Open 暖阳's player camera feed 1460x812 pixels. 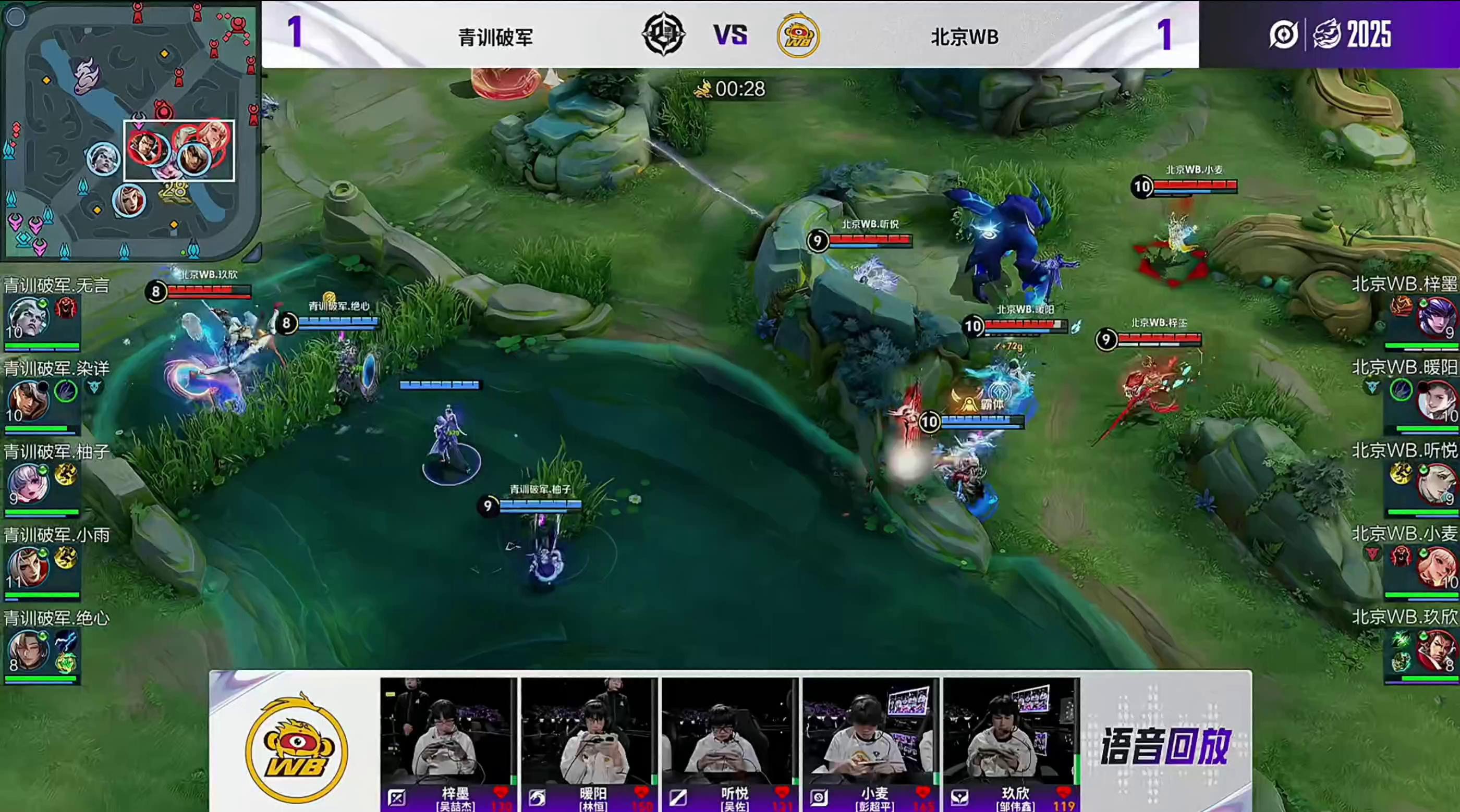(x=589, y=732)
